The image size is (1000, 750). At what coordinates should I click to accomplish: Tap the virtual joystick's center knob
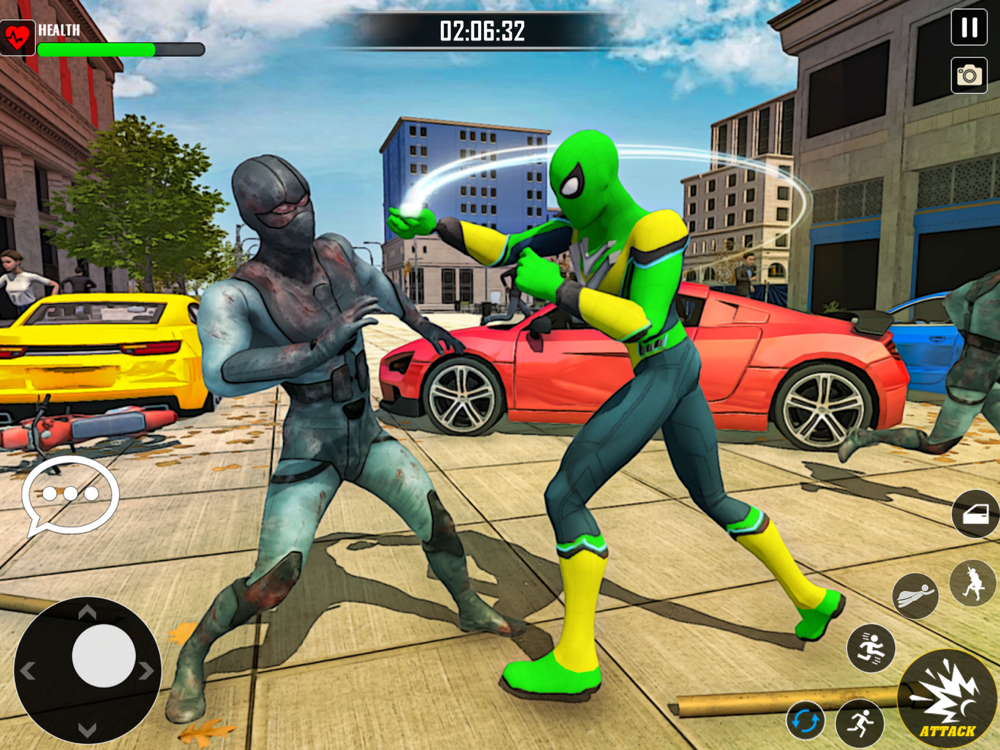pyautogui.click(x=103, y=656)
